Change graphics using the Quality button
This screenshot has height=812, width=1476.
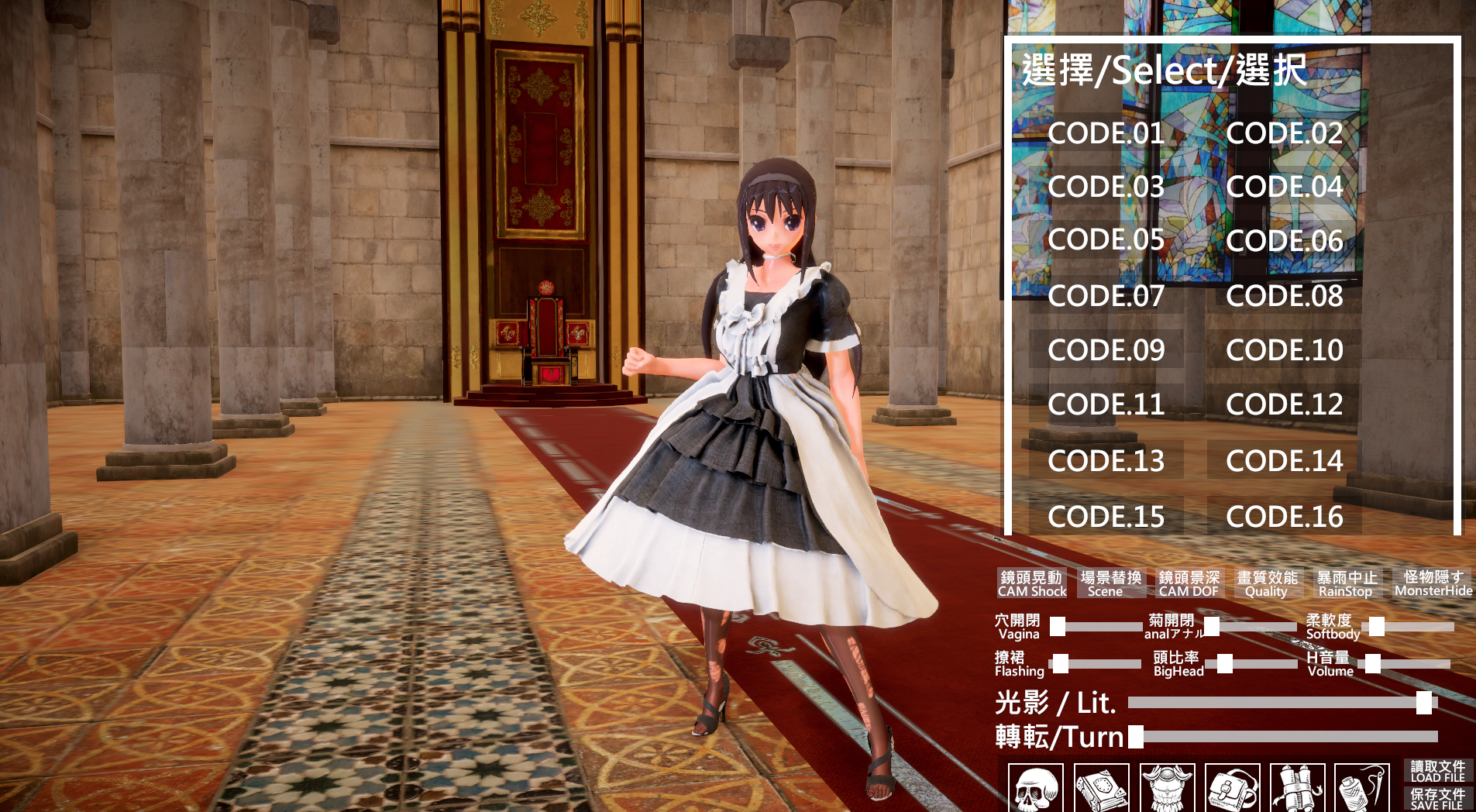click(1267, 583)
